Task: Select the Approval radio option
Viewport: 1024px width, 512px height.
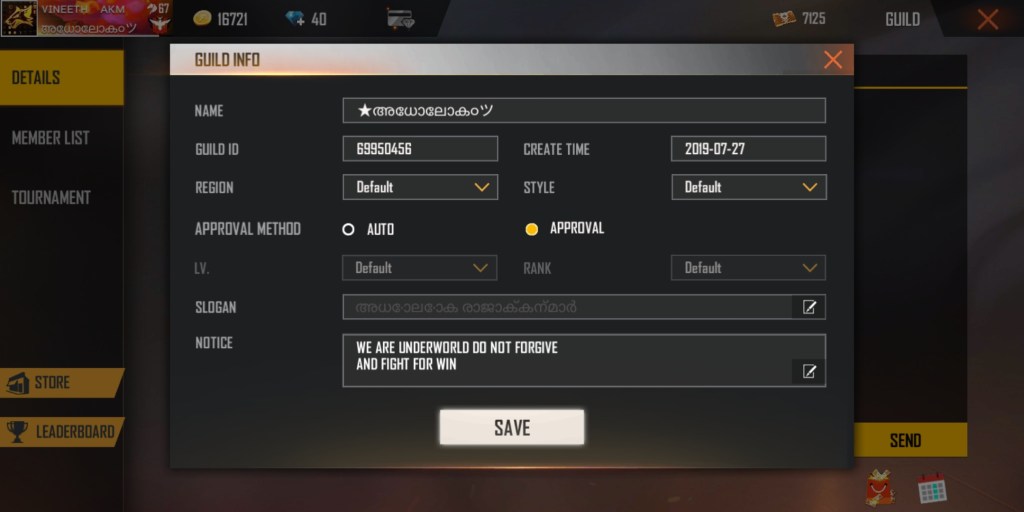Action: pyautogui.click(x=532, y=229)
